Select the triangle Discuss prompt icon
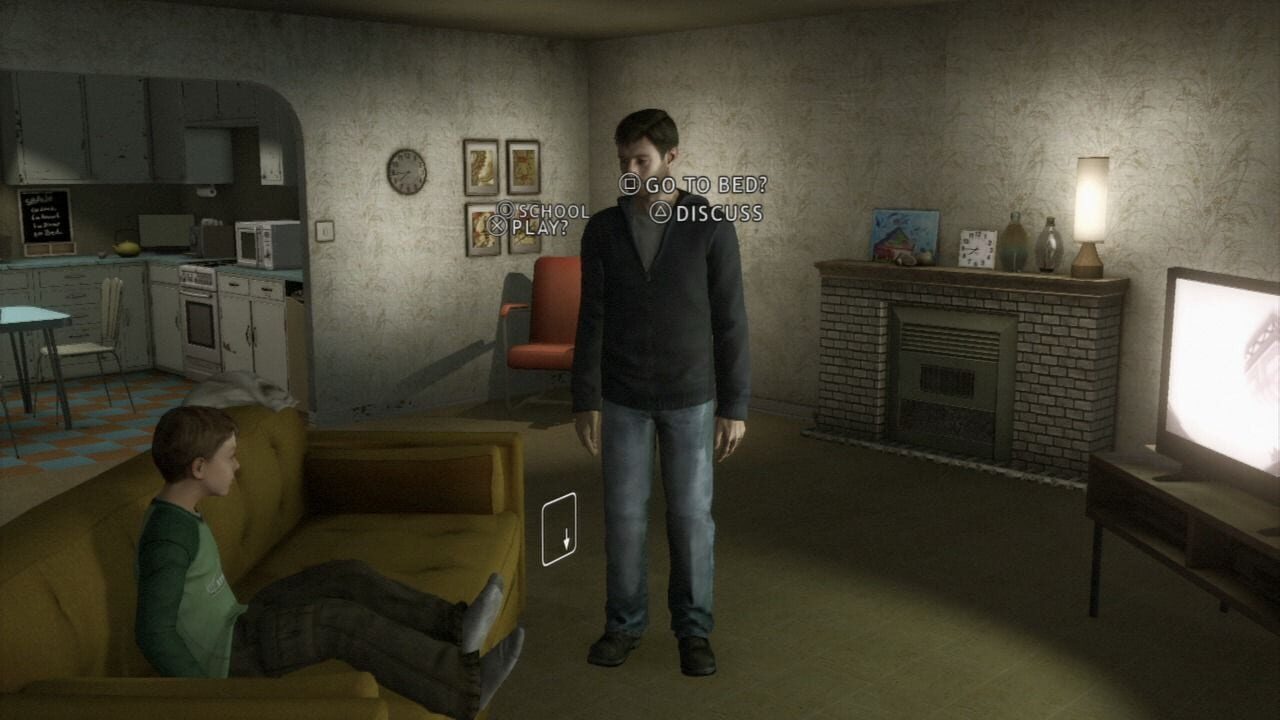The width and height of the screenshot is (1280, 720). (662, 212)
